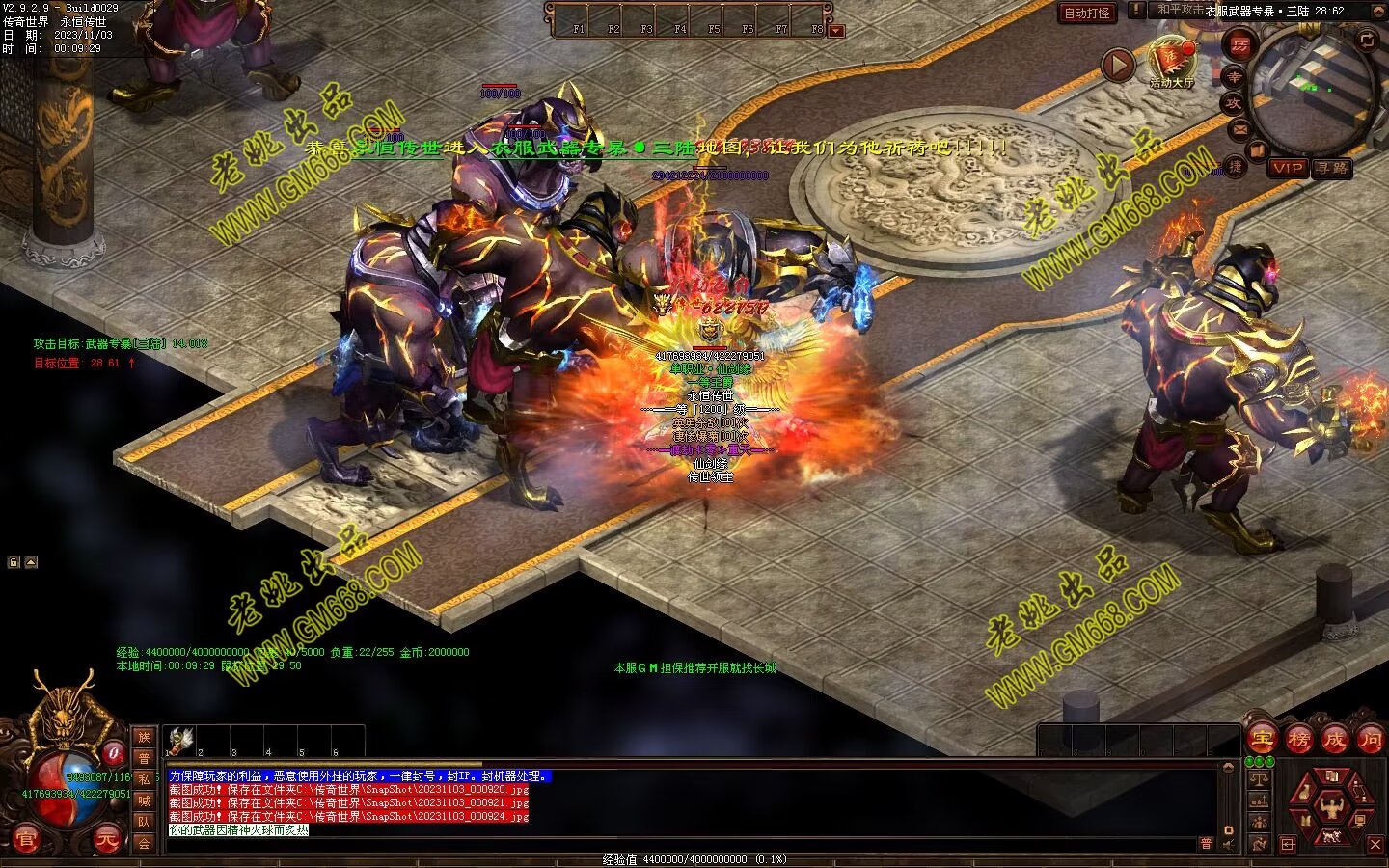1389x868 pixels.
Task: Expand the F-key skill bar dropdown arrow
Action: (x=836, y=31)
